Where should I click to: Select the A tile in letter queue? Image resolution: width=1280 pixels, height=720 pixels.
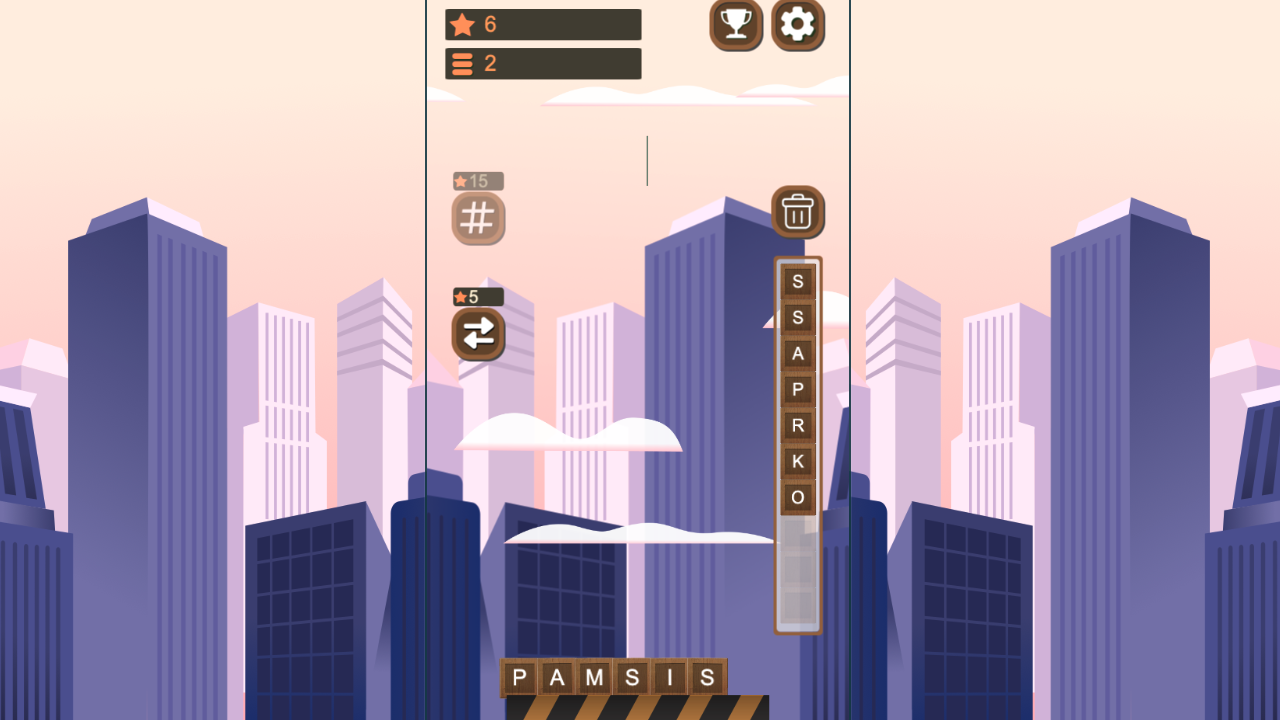(x=798, y=353)
